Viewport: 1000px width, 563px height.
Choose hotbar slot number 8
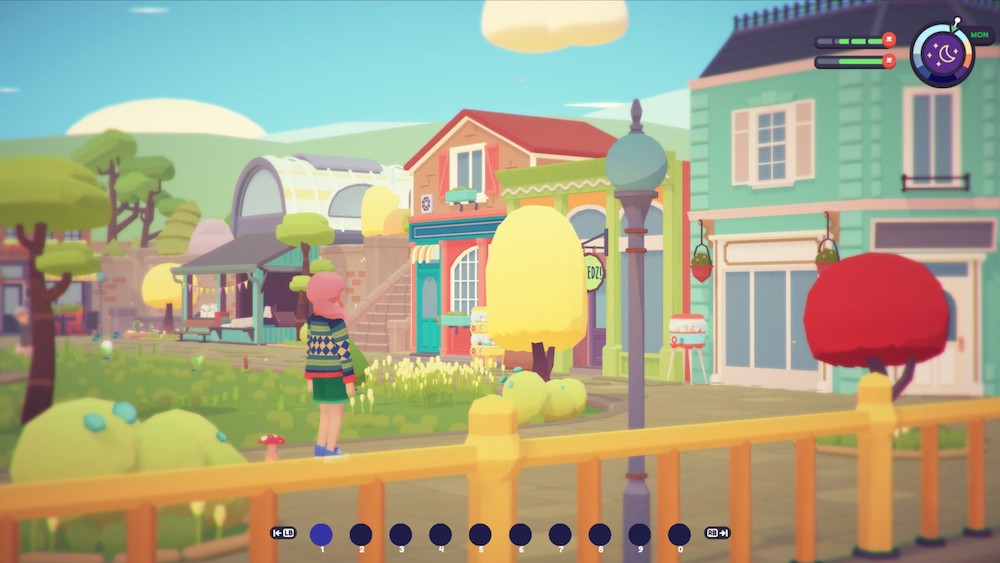click(600, 534)
